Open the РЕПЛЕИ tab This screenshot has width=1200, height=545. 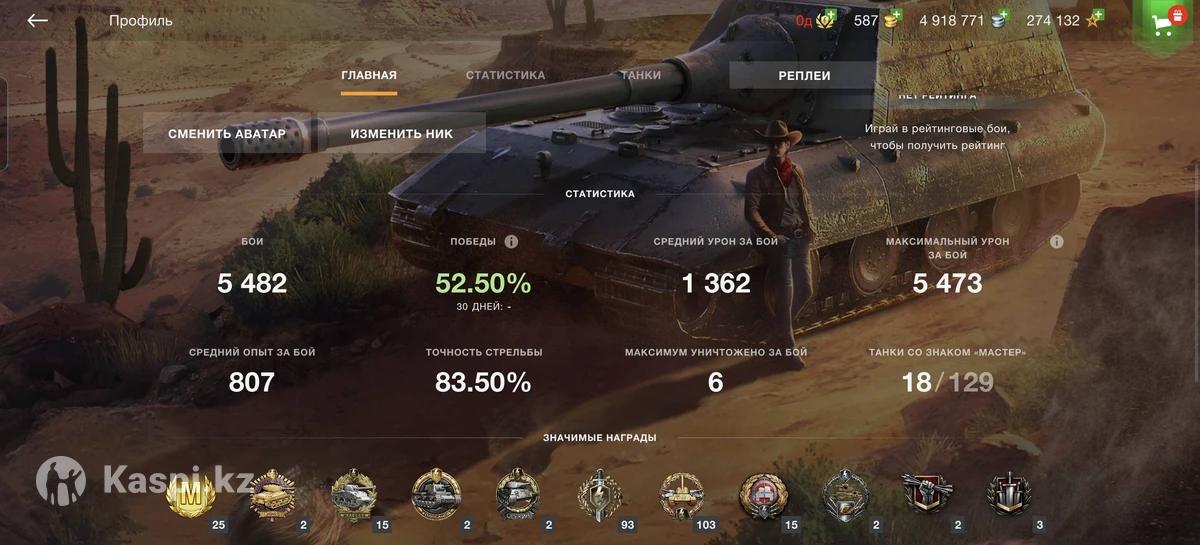(x=804, y=76)
